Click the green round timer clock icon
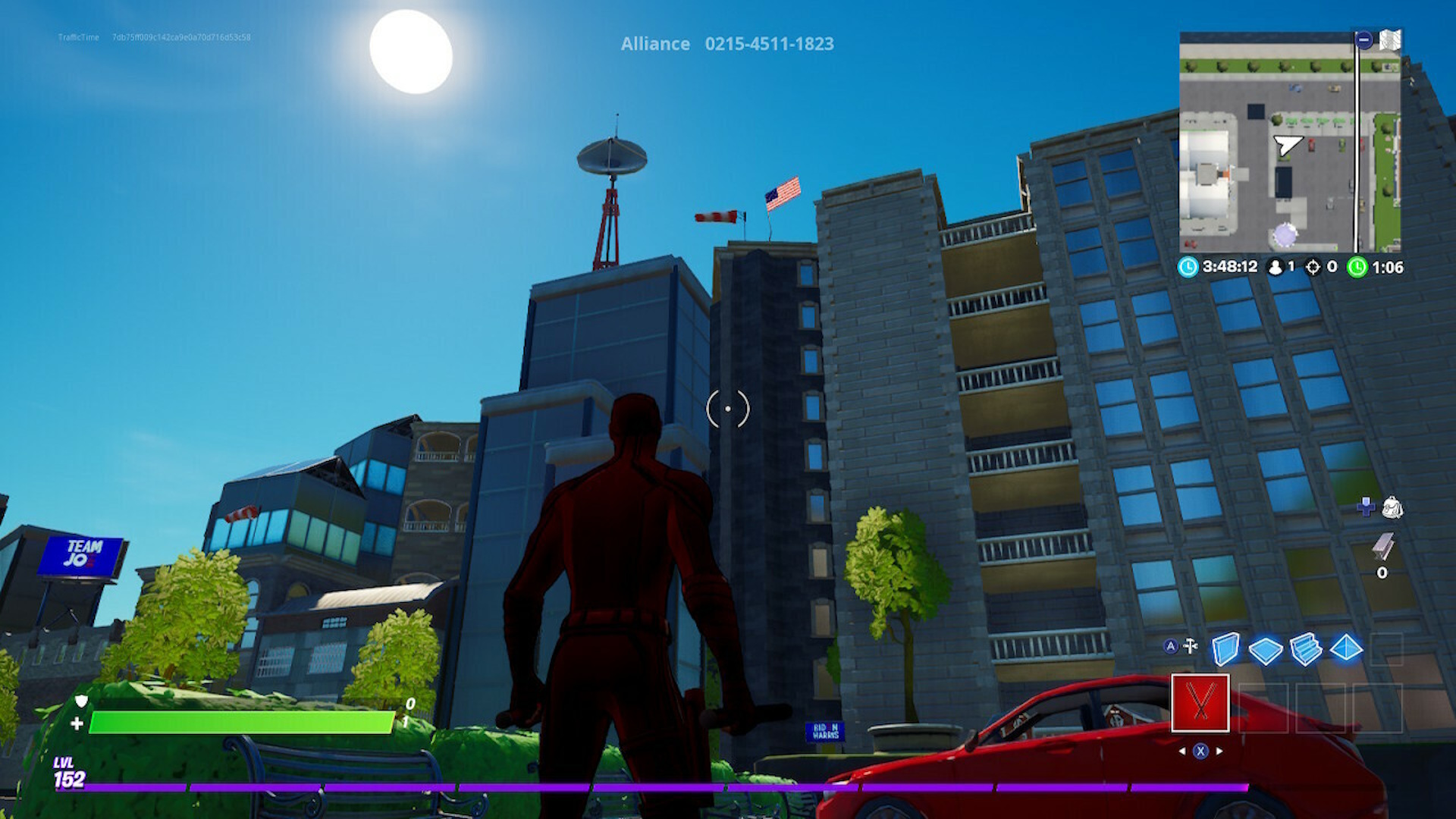Viewport: 1456px width, 819px height. click(1357, 266)
